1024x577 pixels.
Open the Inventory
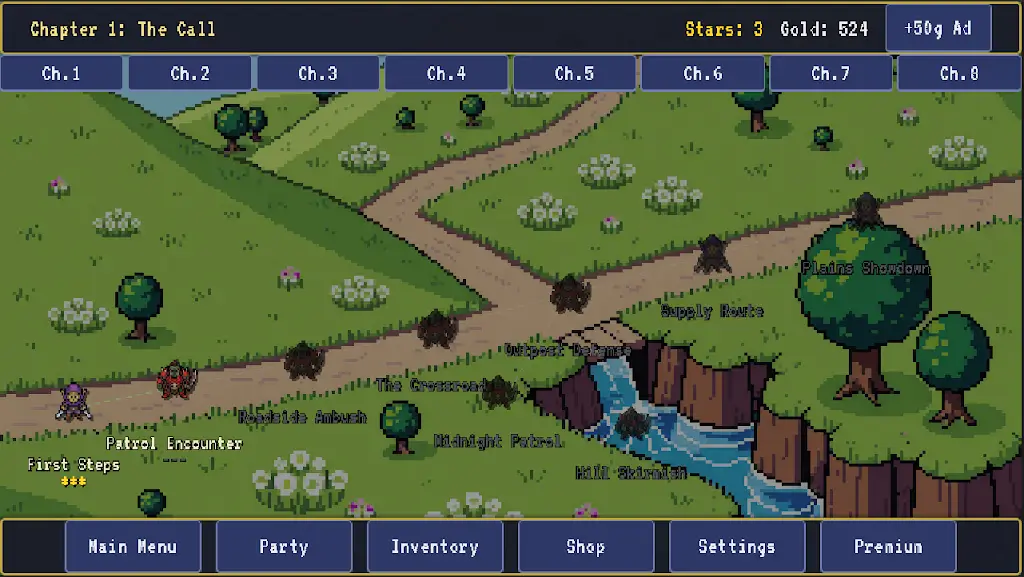pyautogui.click(x=435, y=546)
